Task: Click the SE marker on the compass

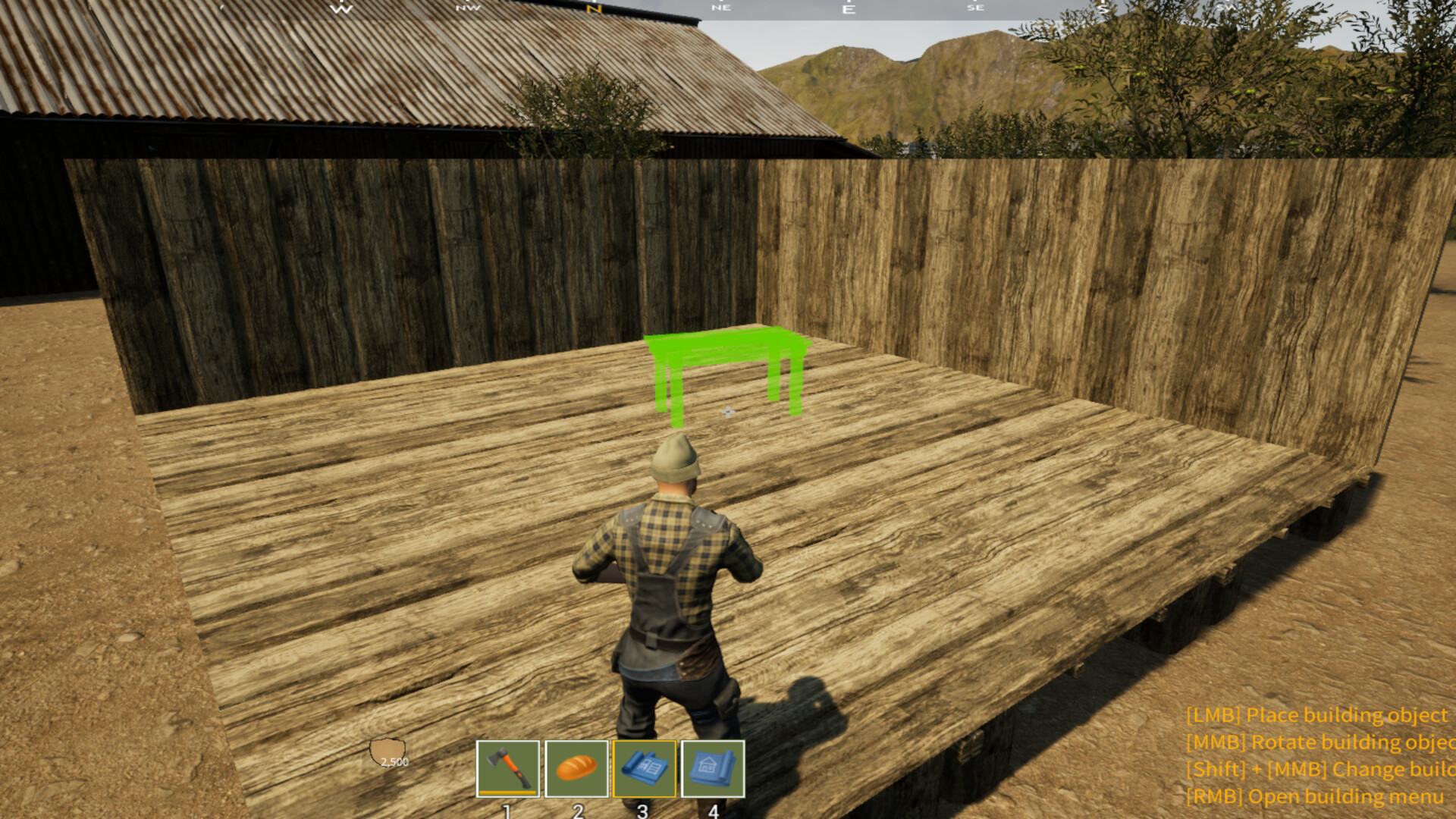Action: pyautogui.click(x=975, y=7)
